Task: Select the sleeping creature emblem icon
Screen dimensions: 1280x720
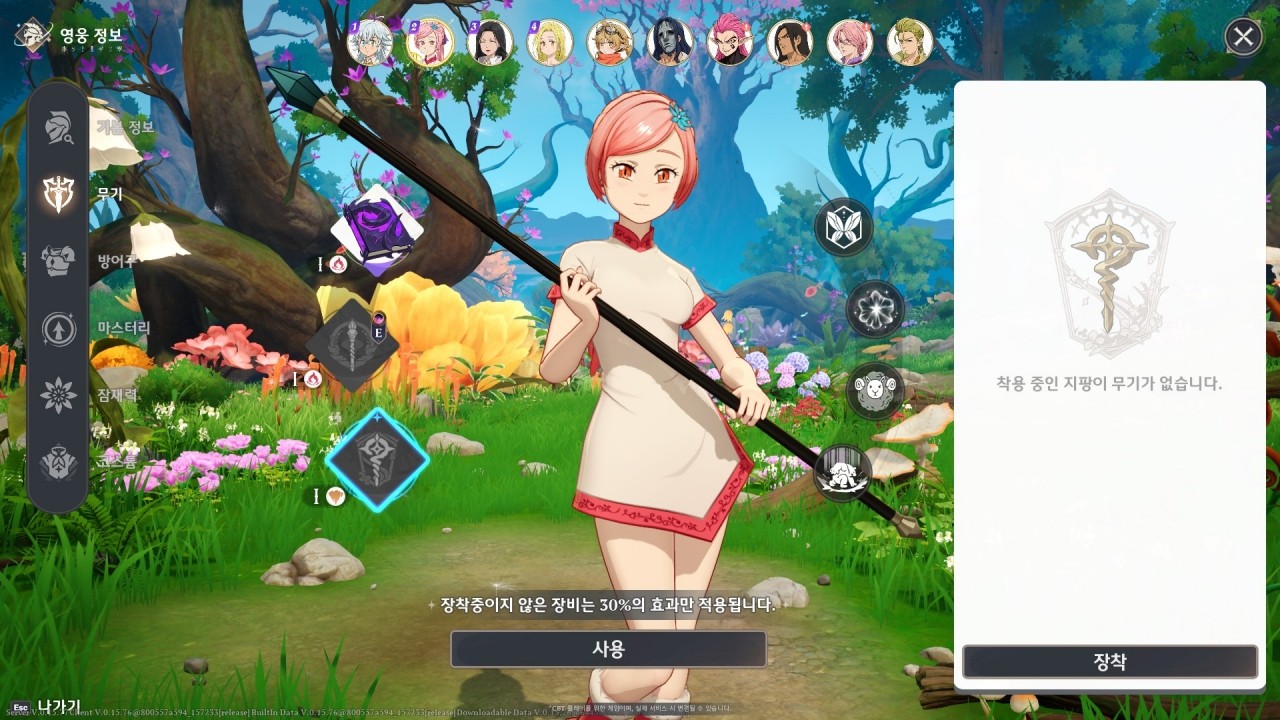Action: coord(841,474)
